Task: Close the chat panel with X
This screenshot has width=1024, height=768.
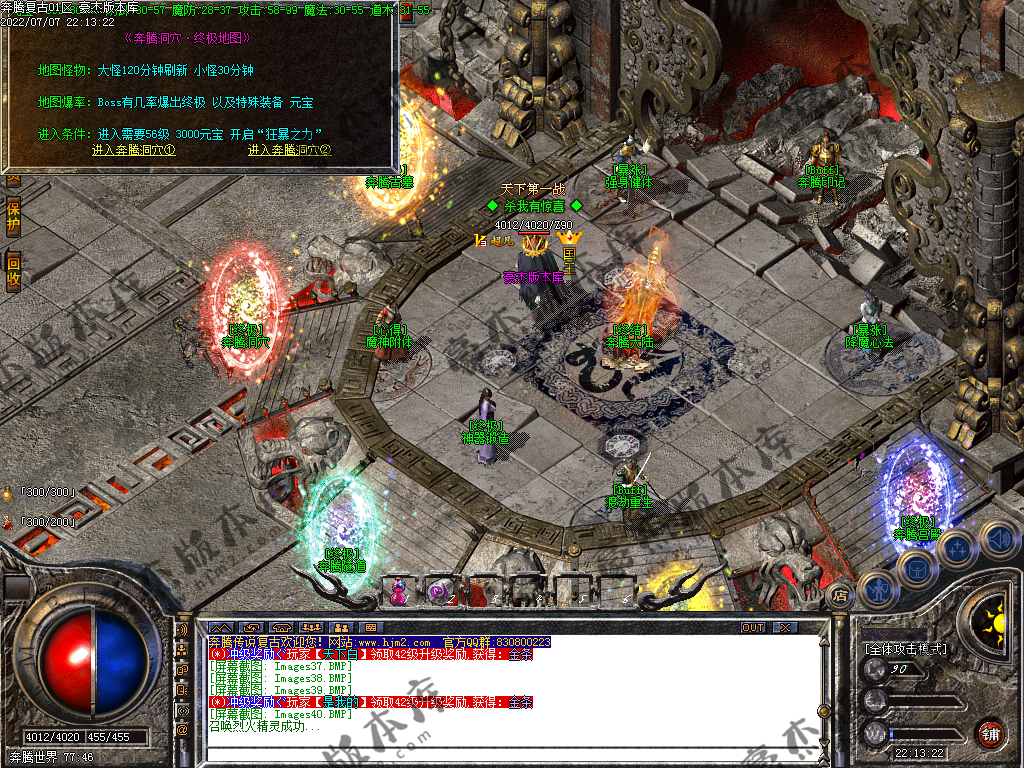Action: pyautogui.click(x=785, y=627)
